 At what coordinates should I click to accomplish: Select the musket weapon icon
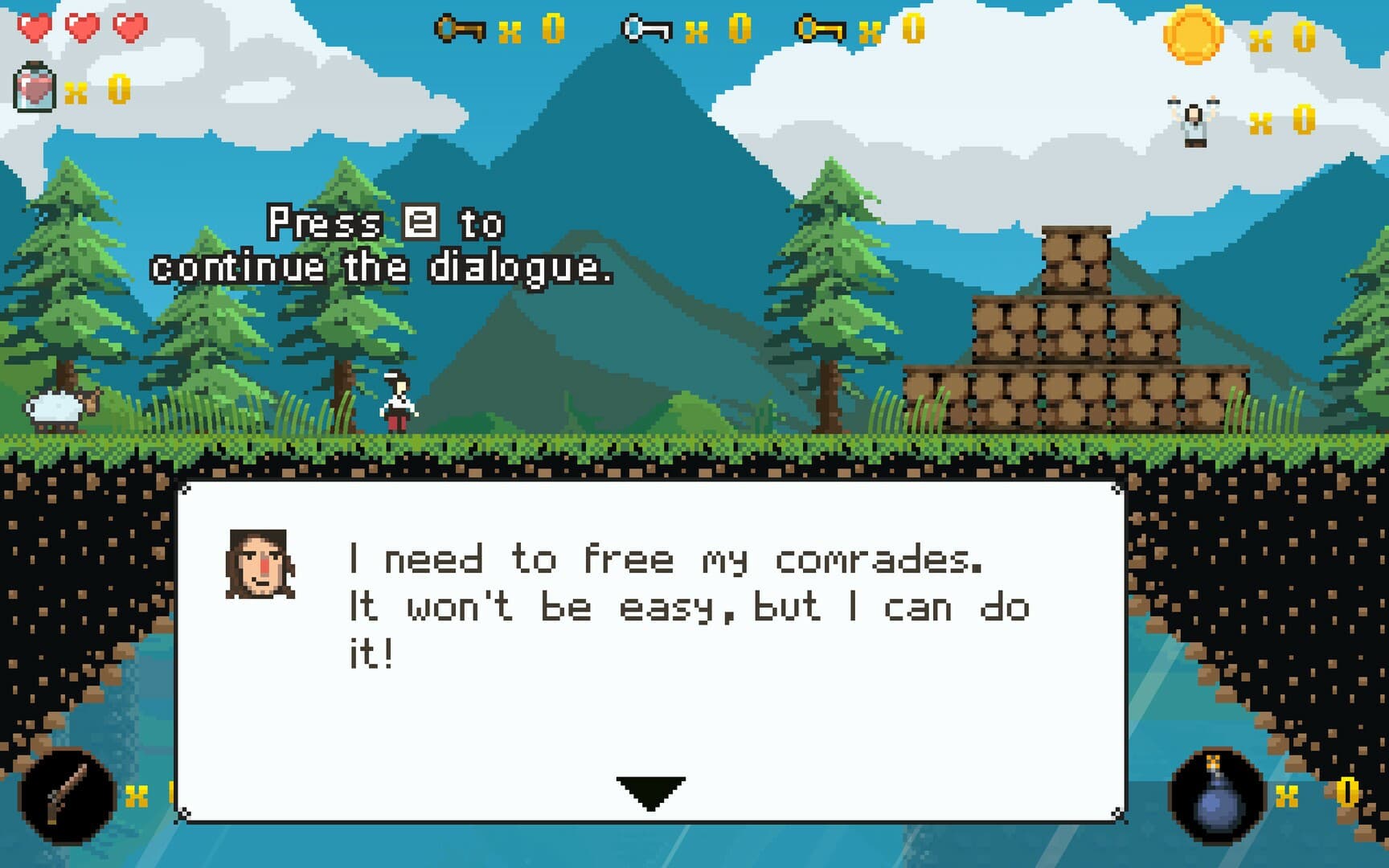click(68, 795)
